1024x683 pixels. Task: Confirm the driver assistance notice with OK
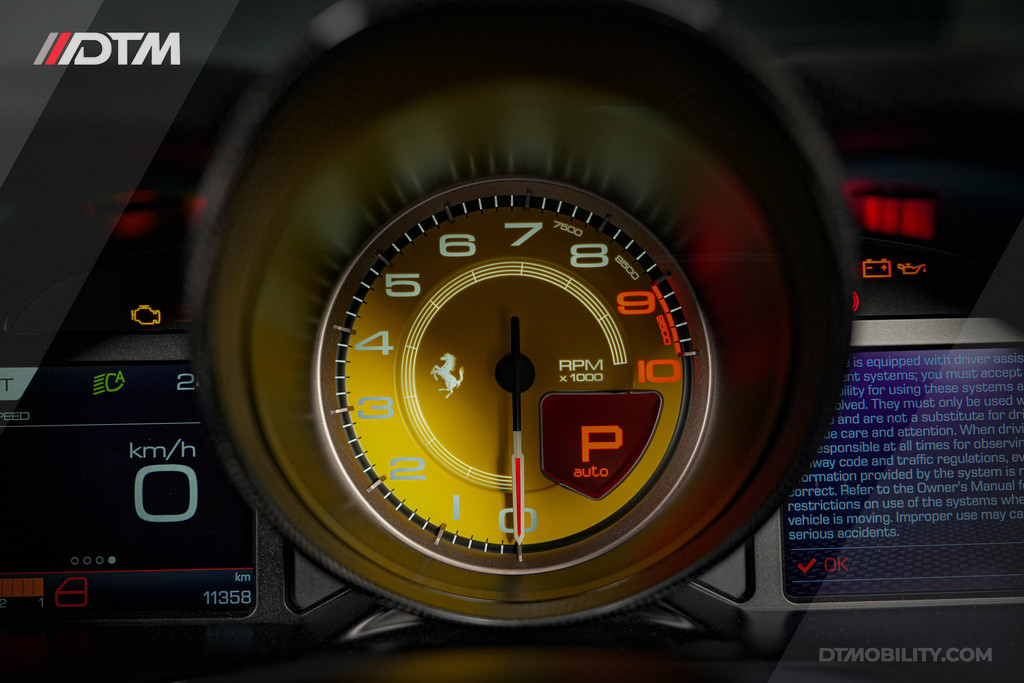coord(823,565)
